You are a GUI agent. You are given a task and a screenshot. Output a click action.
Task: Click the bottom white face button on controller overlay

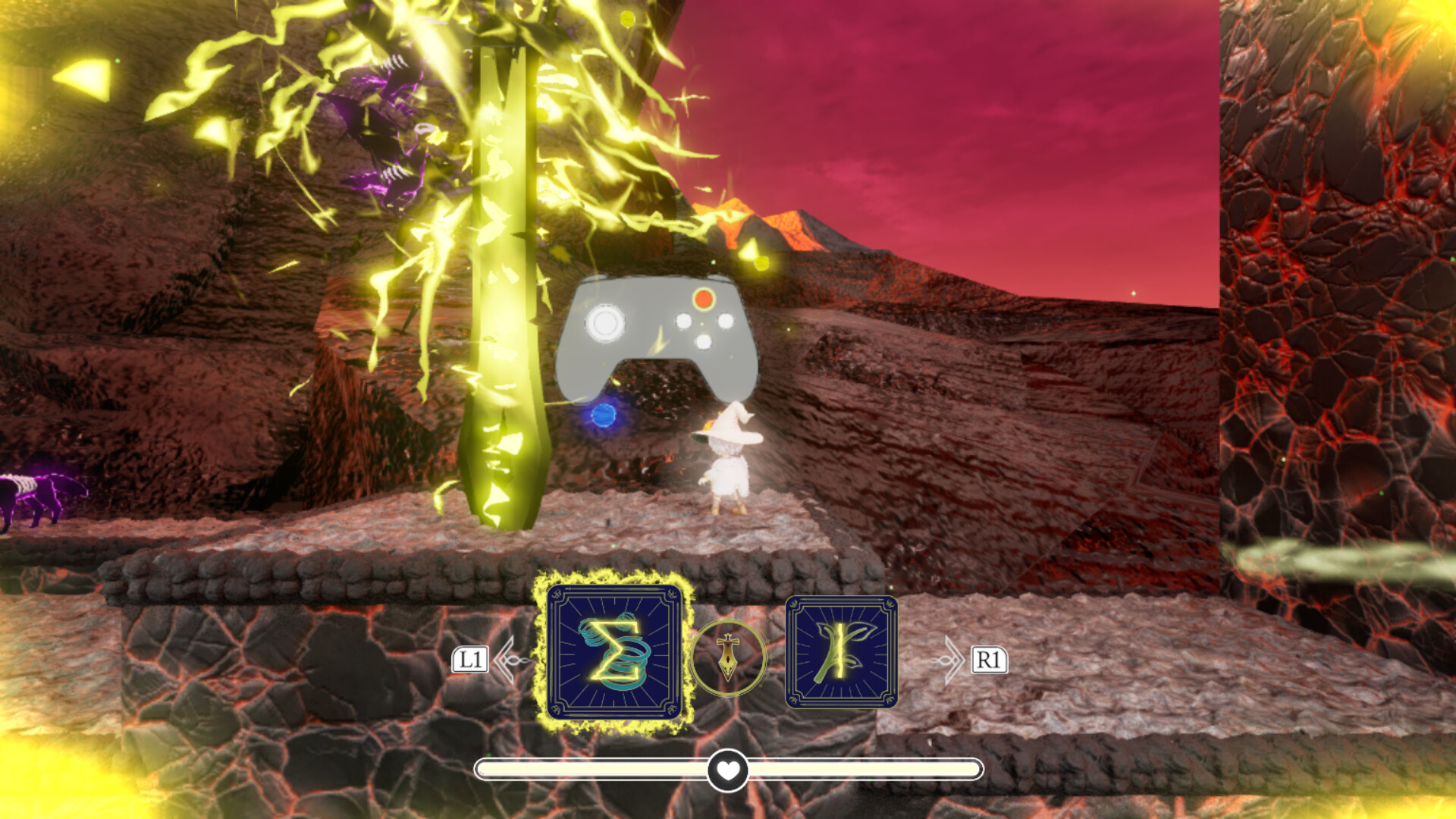click(x=703, y=342)
